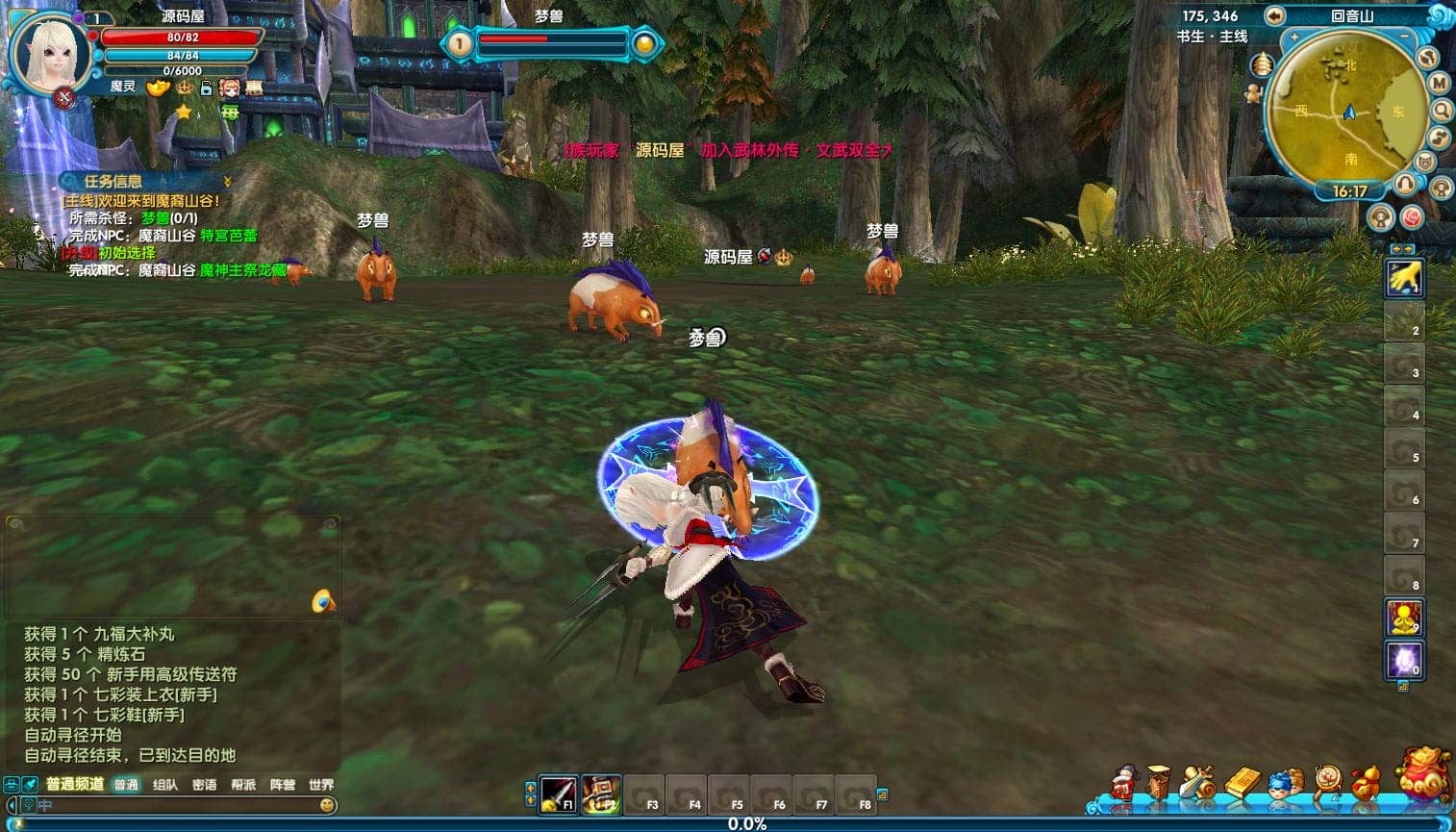The image size is (1456, 832).
Task: Activate the yellow claw skill in side bar
Action: pyautogui.click(x=1403, y=279)
